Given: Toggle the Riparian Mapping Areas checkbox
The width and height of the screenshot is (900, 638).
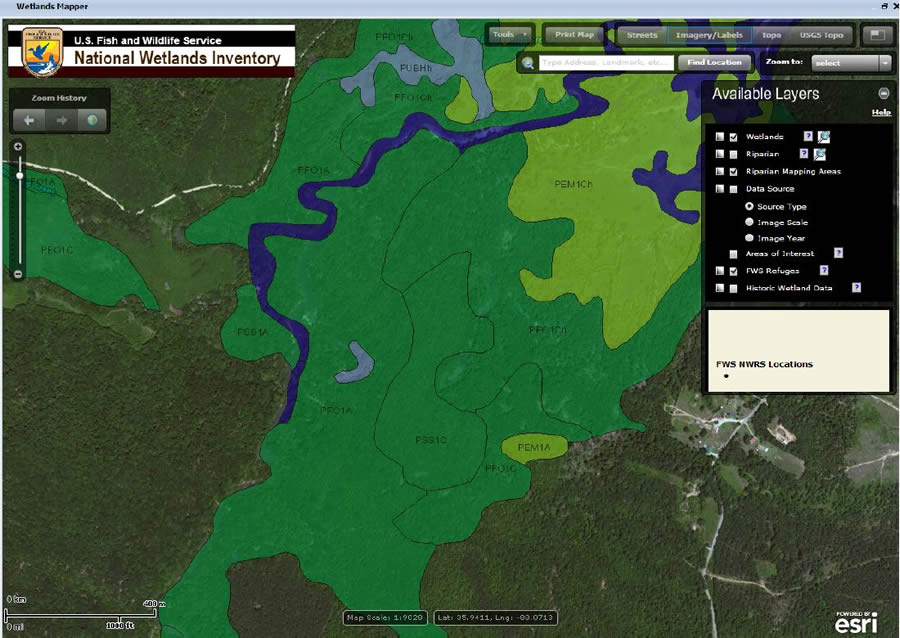Looking at the screenshot, I should point(734,171).
